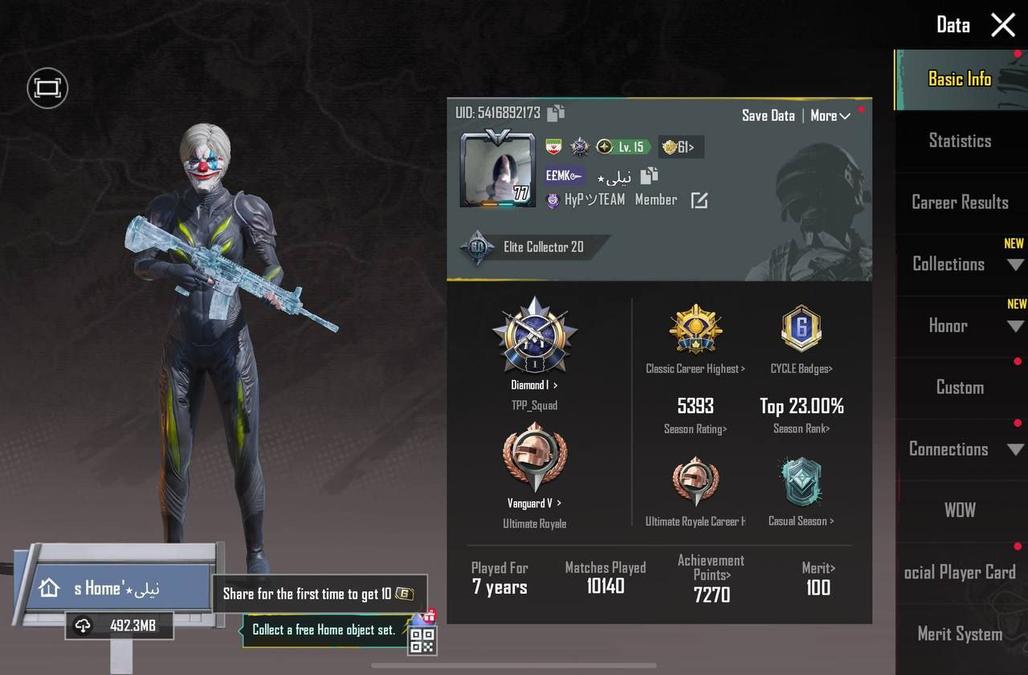View the Diamond I rank details

[534, 385]
